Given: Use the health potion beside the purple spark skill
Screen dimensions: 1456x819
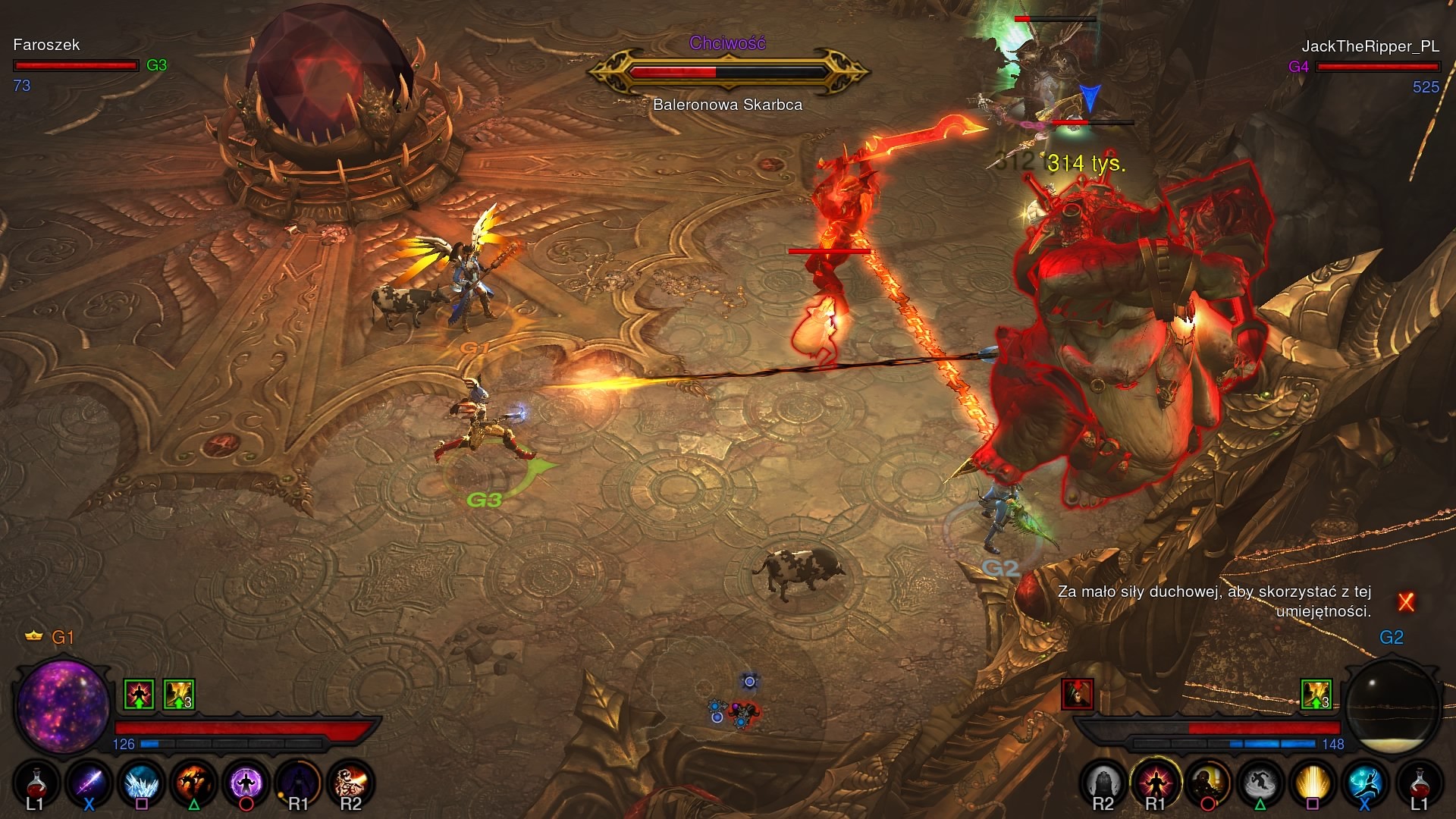Looking at the screenshot, I should pos(35,781).
